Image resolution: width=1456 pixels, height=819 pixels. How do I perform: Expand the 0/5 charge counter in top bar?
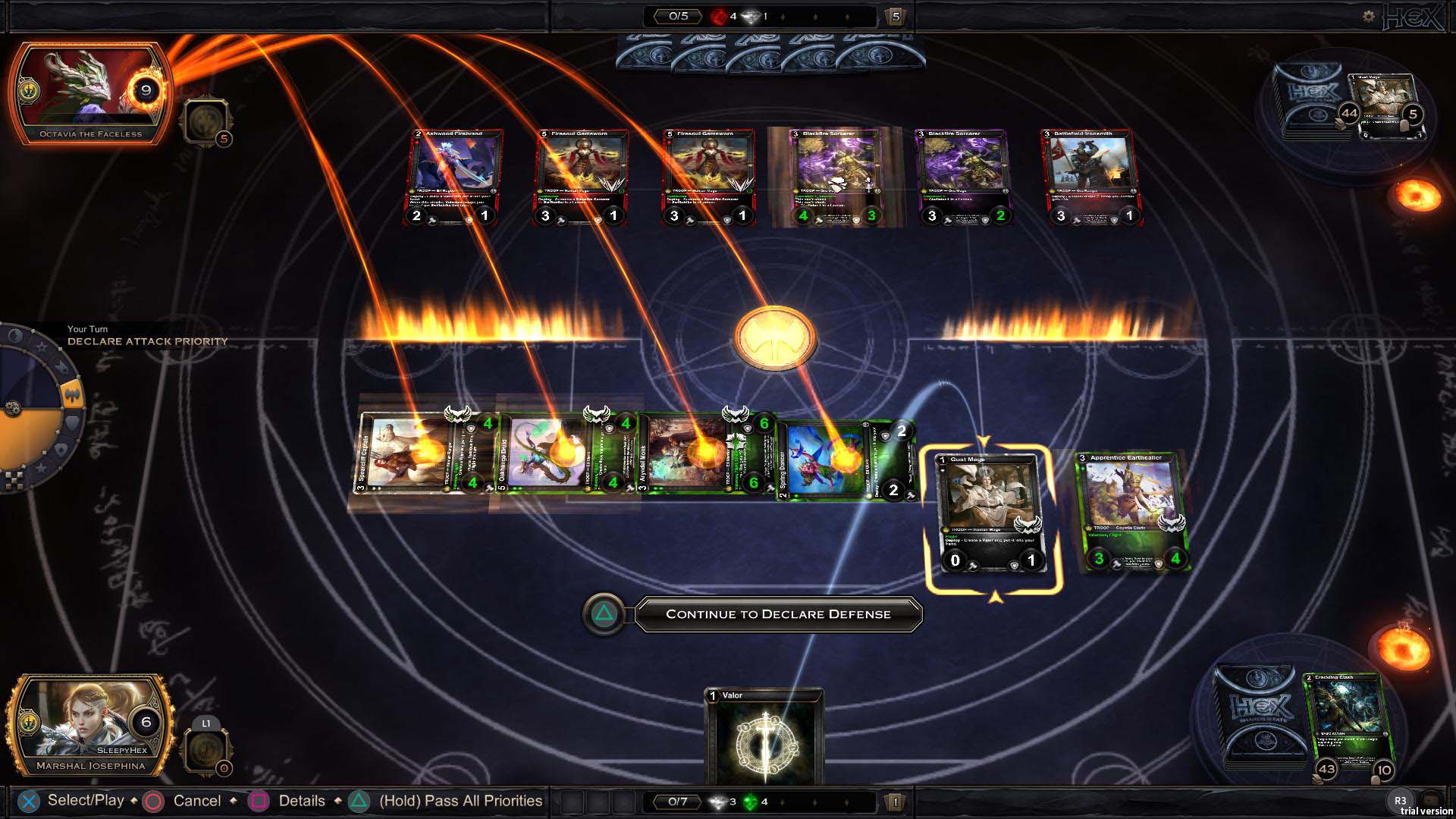[x=677, y=17]
